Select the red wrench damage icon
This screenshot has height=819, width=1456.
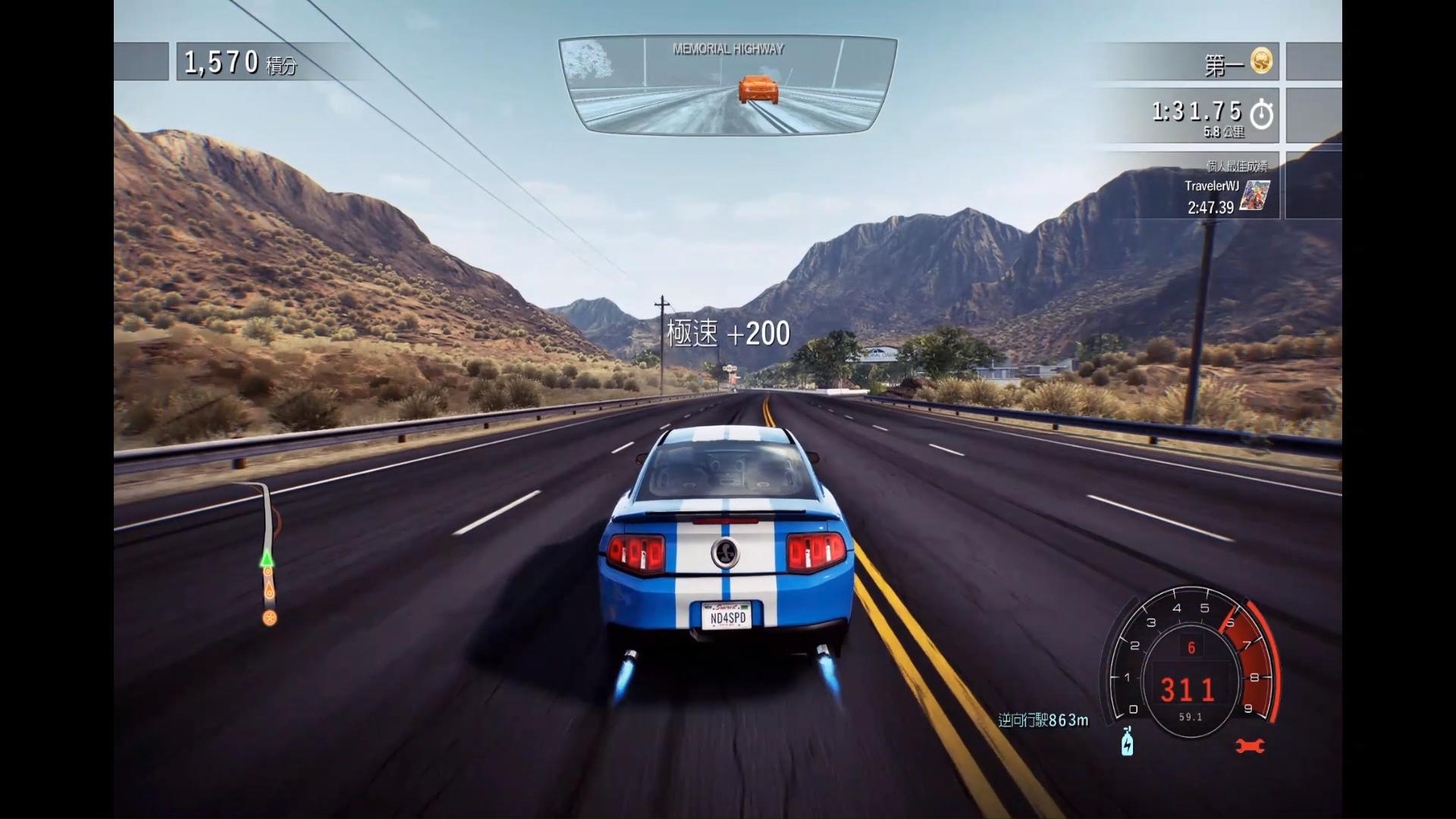(x=1250, y=746)
